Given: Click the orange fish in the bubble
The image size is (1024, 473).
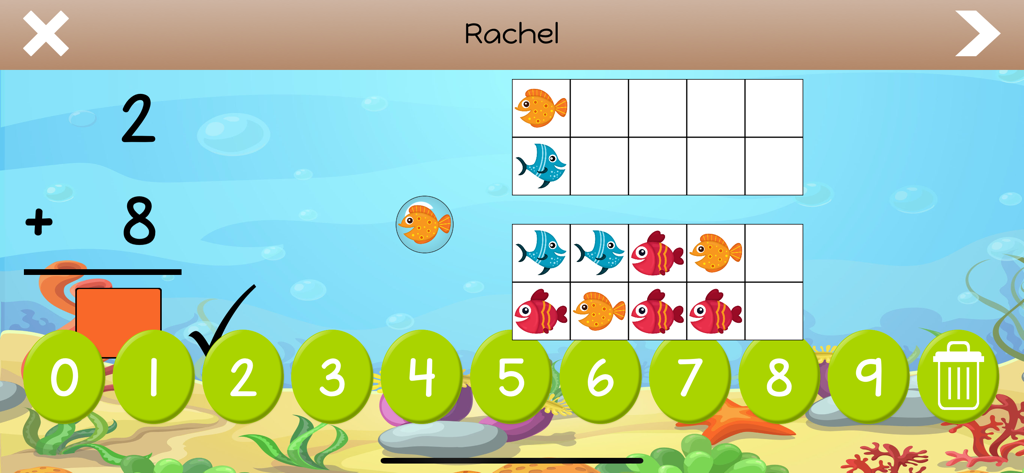Looking at the screenshot, I should (424, 224).
